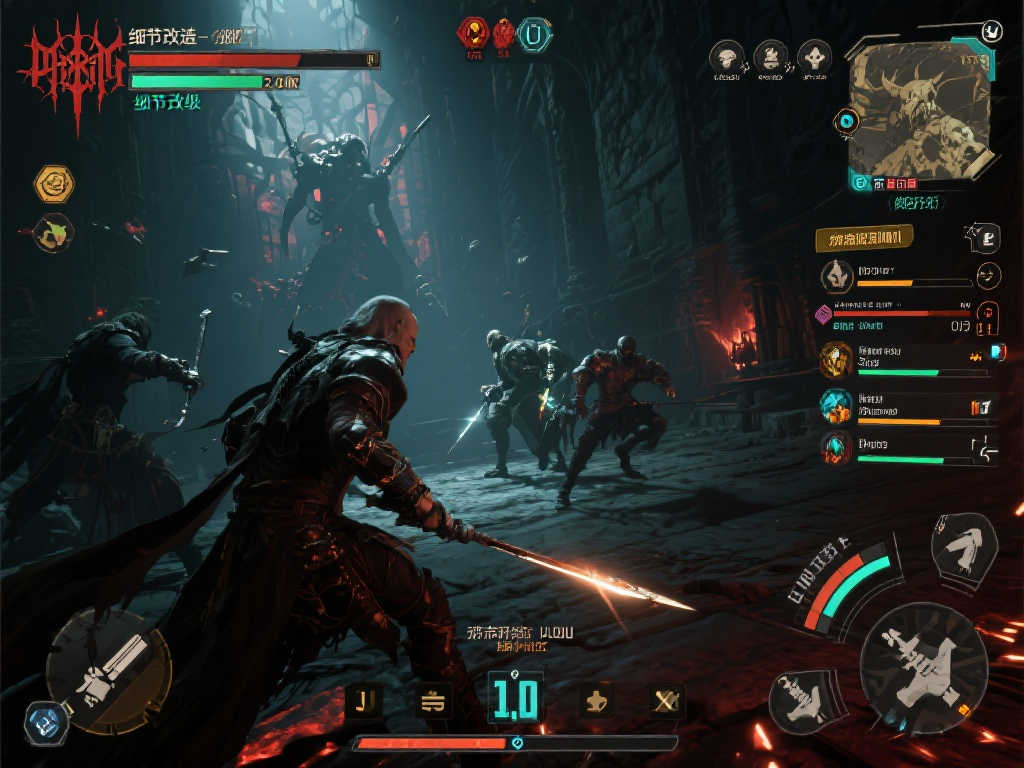
Task: Select the round green creature icon
Action: 54,233
